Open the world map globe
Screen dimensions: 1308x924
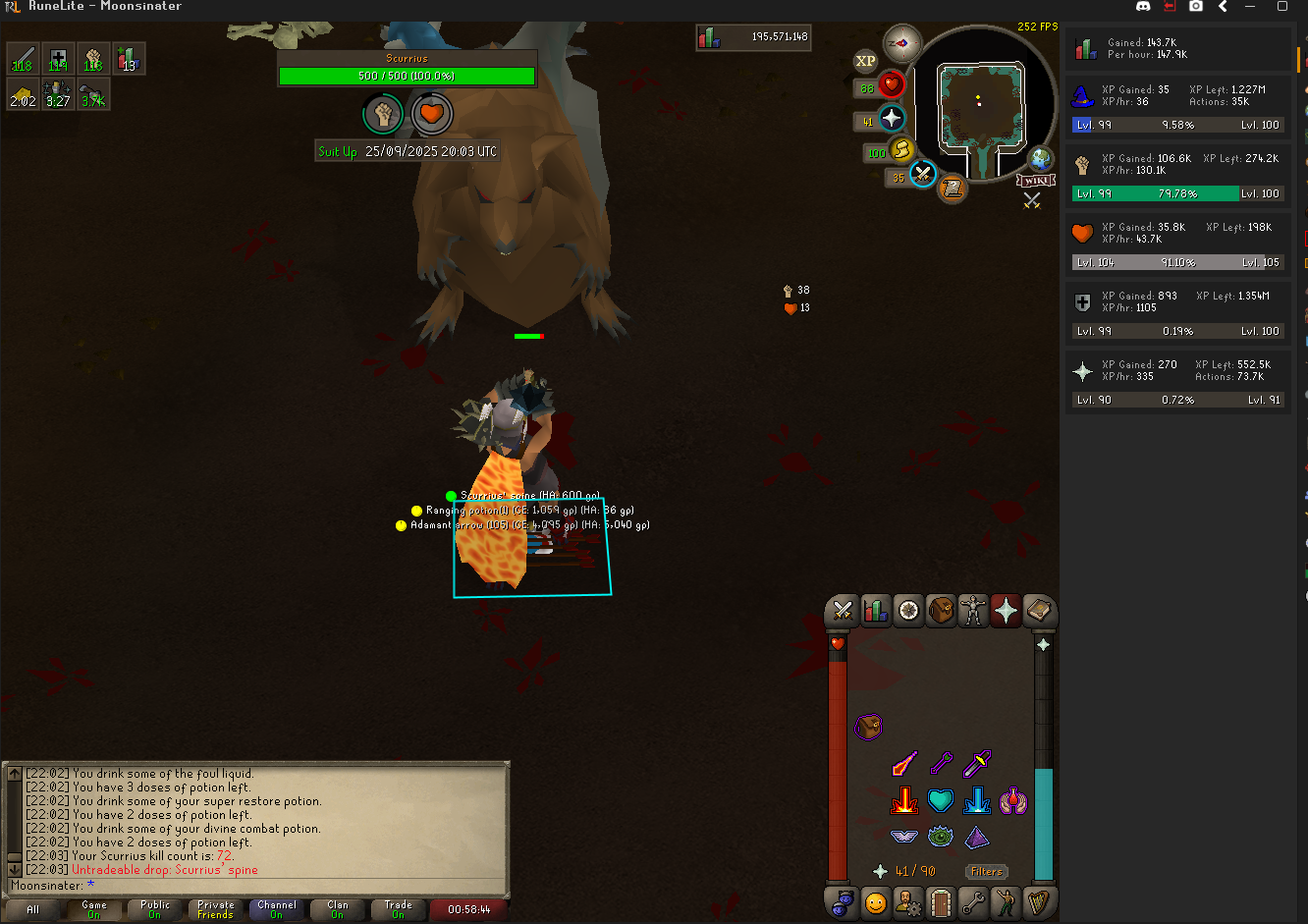tap(1040, 159)
